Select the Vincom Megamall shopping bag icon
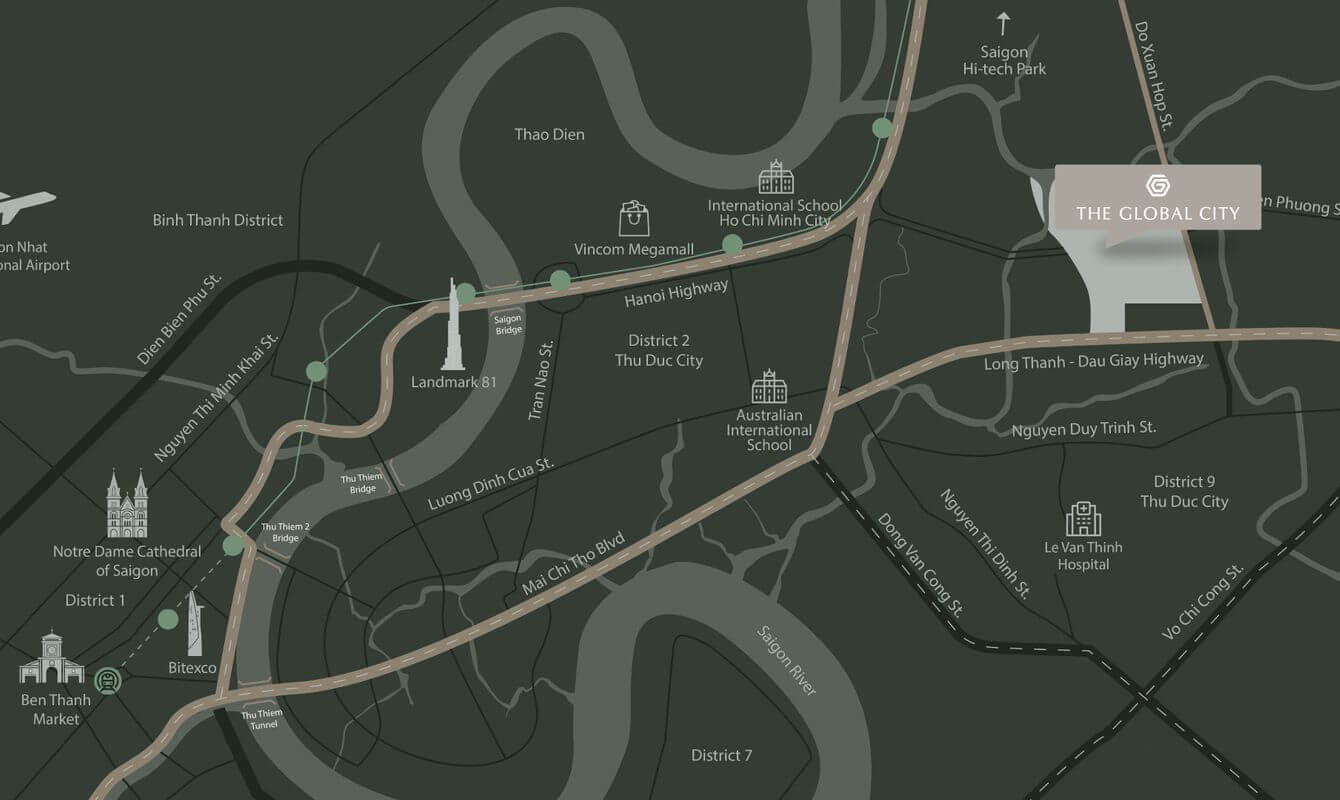The image size is (1340, 800). pyautogui.click(x=634, y=218)
